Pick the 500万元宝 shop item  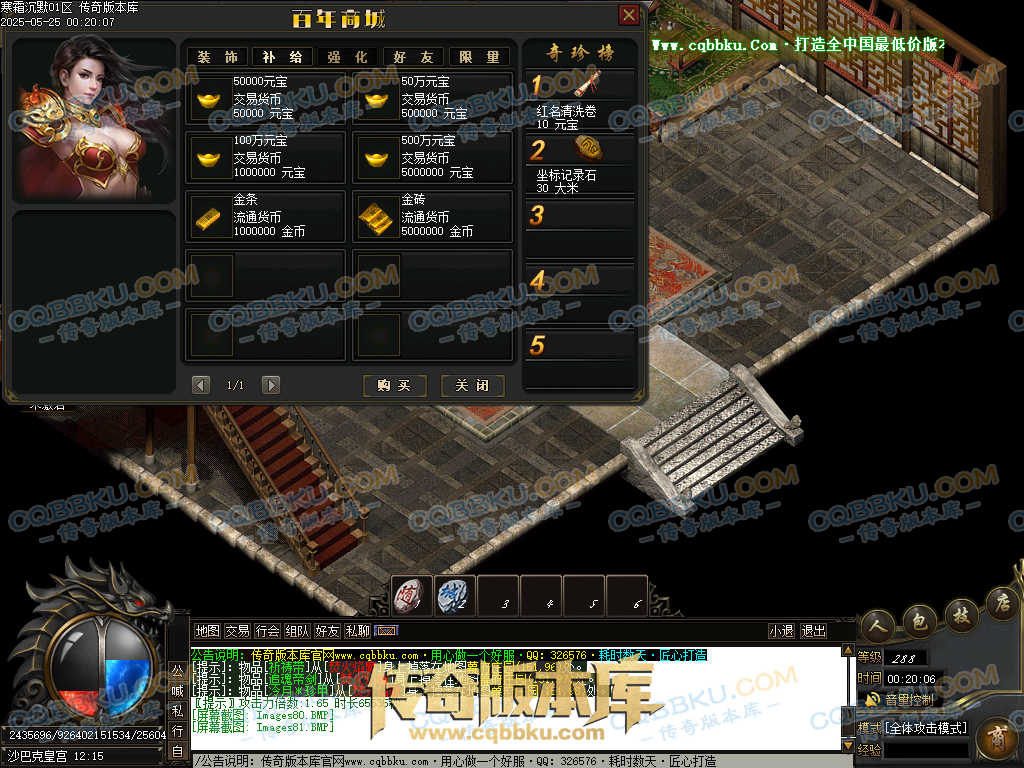pyautogui.click(x=433, y=158)
